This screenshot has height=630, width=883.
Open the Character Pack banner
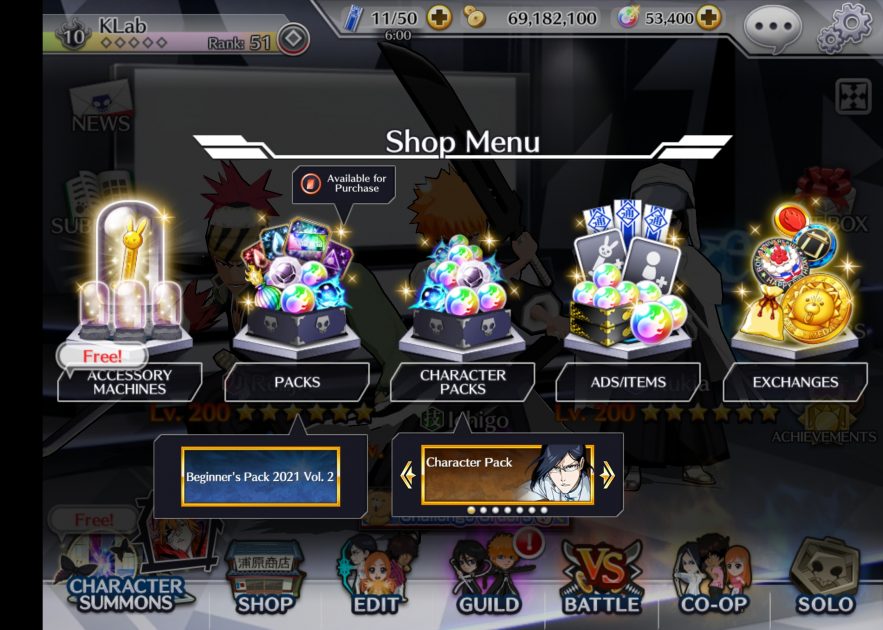coord(507,474)
